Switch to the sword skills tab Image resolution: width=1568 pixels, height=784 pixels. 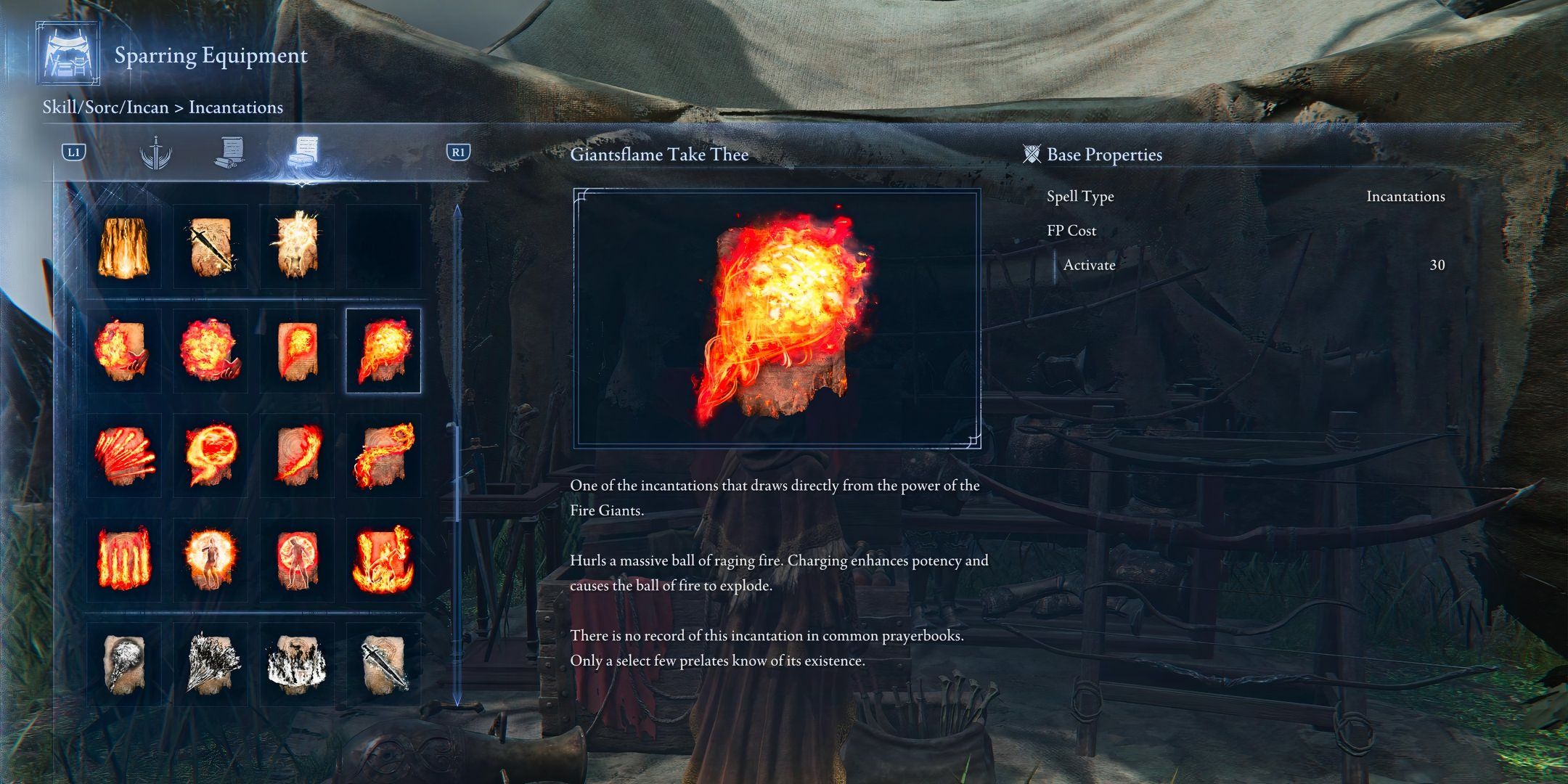click(x=155, y=153)
